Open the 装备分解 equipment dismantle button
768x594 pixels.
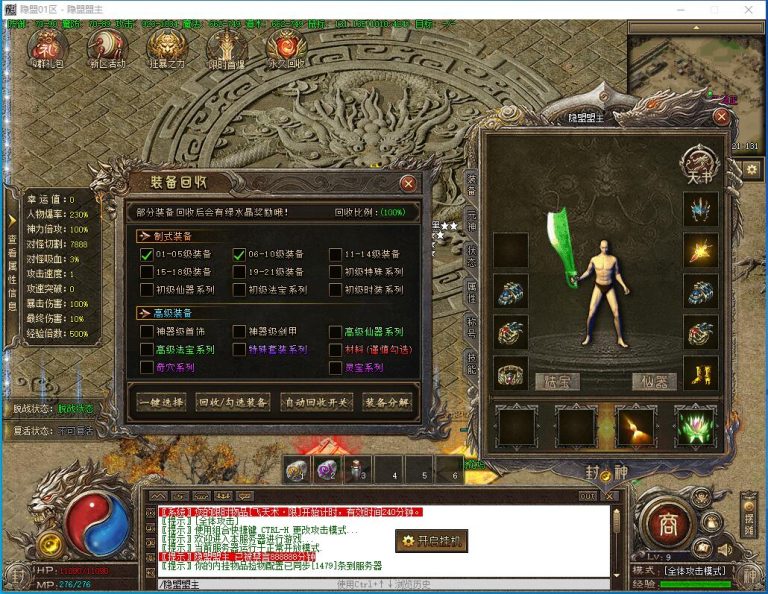pyautogui.click(x=385, y=402)
